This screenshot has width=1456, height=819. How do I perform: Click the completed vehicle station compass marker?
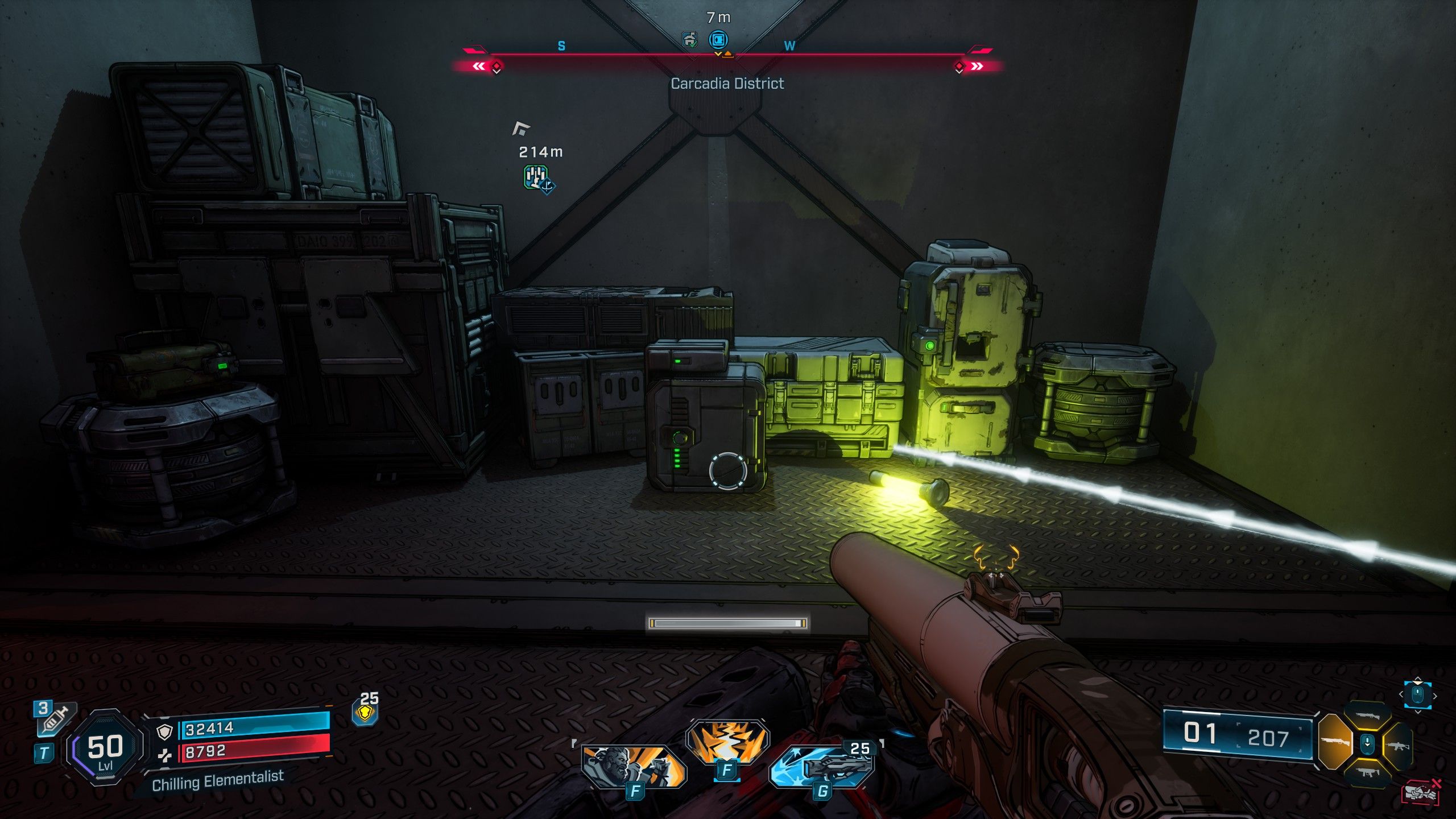(x=689, y=40)
